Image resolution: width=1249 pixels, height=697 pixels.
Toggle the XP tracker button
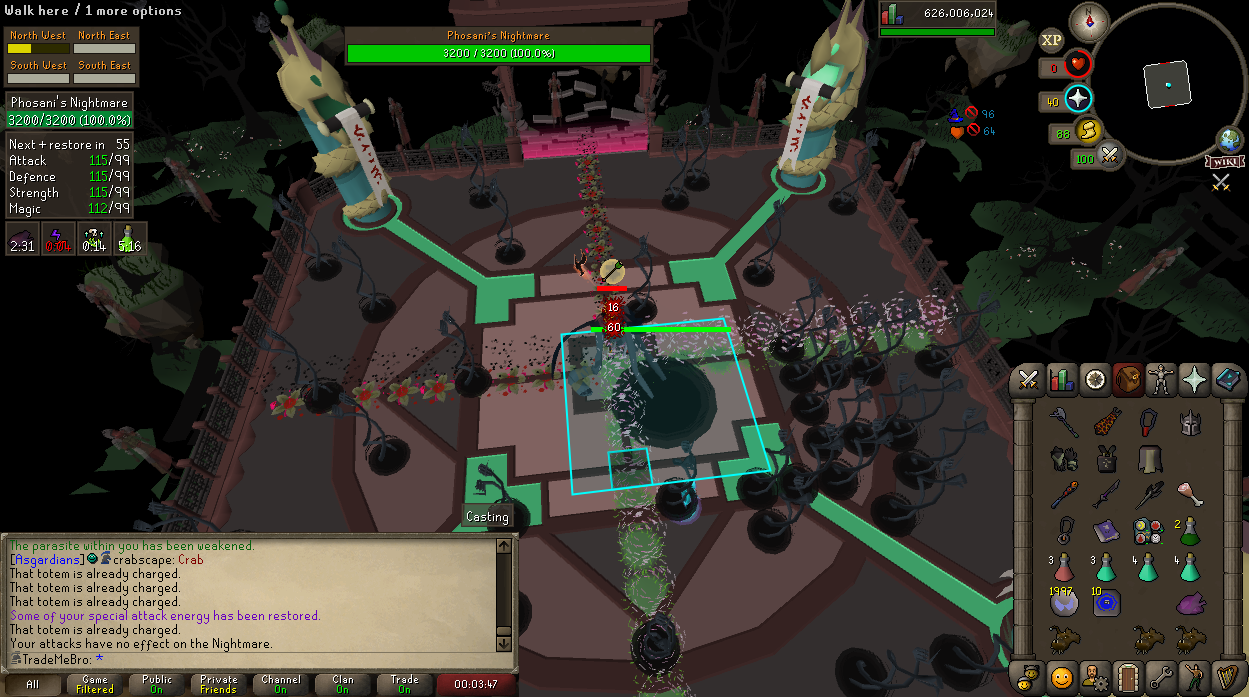tap(1051, 41)
